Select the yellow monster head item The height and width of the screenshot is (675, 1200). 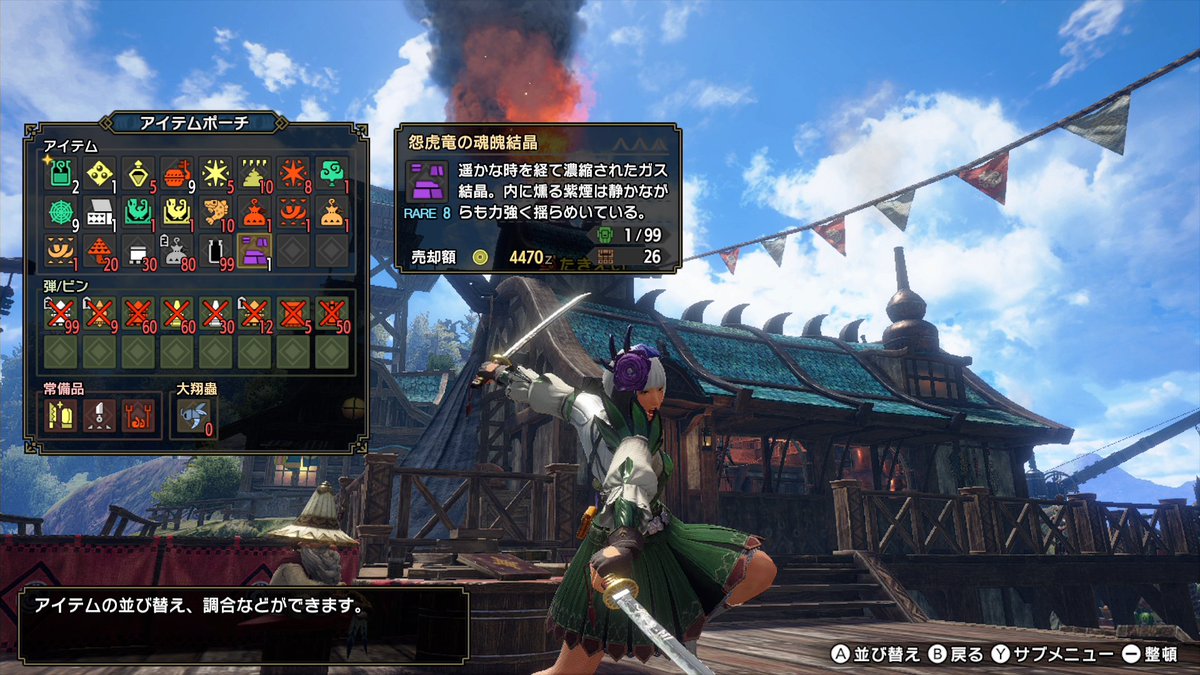pos(177,211)
